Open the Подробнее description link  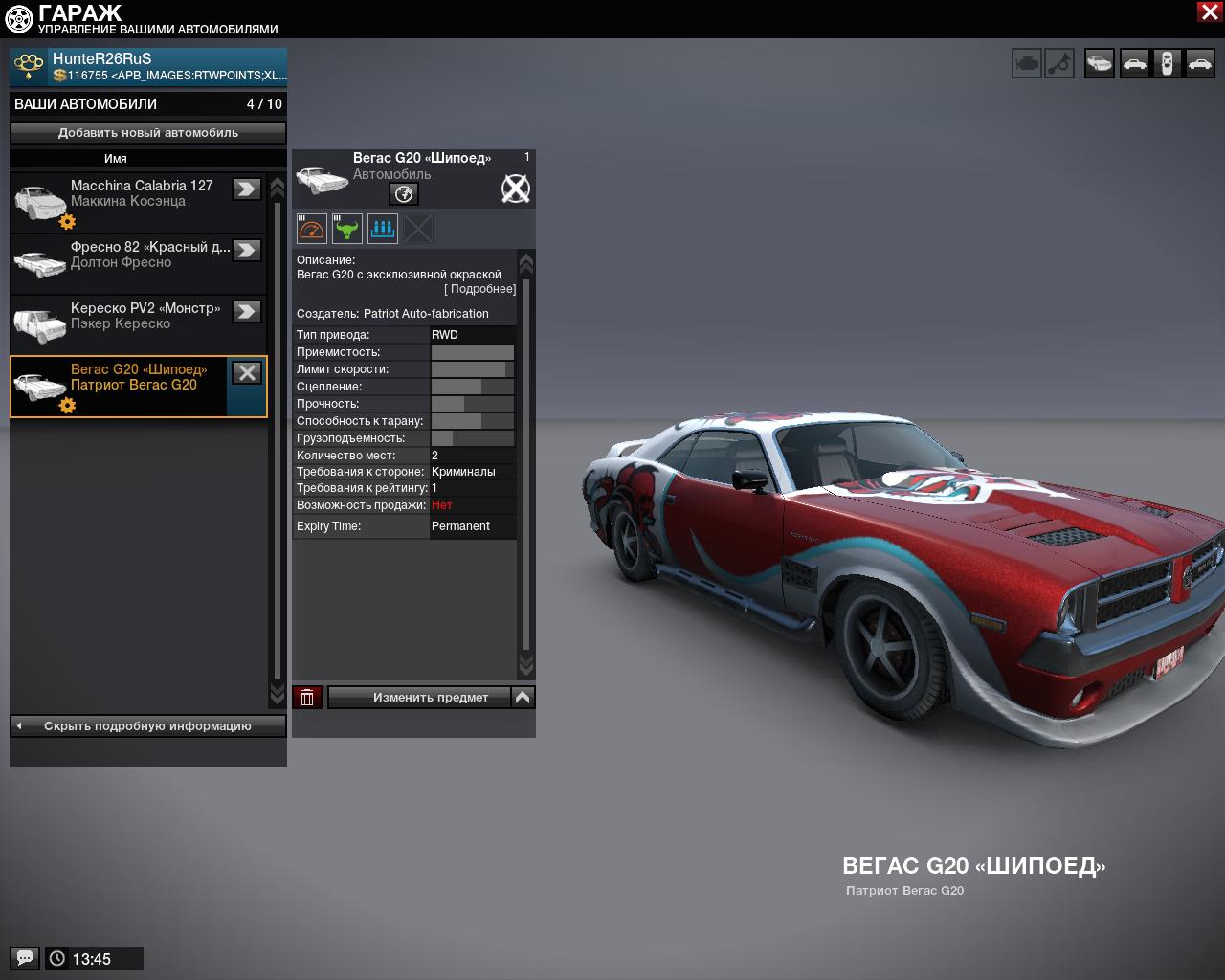[x=479, y=289]
